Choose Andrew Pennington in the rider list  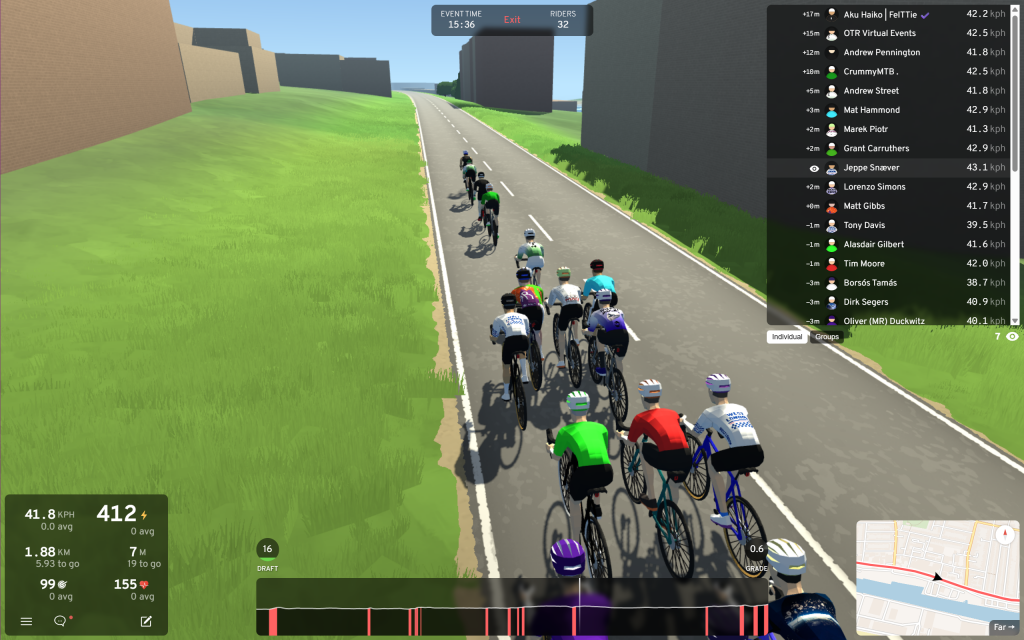pos(882,52)
